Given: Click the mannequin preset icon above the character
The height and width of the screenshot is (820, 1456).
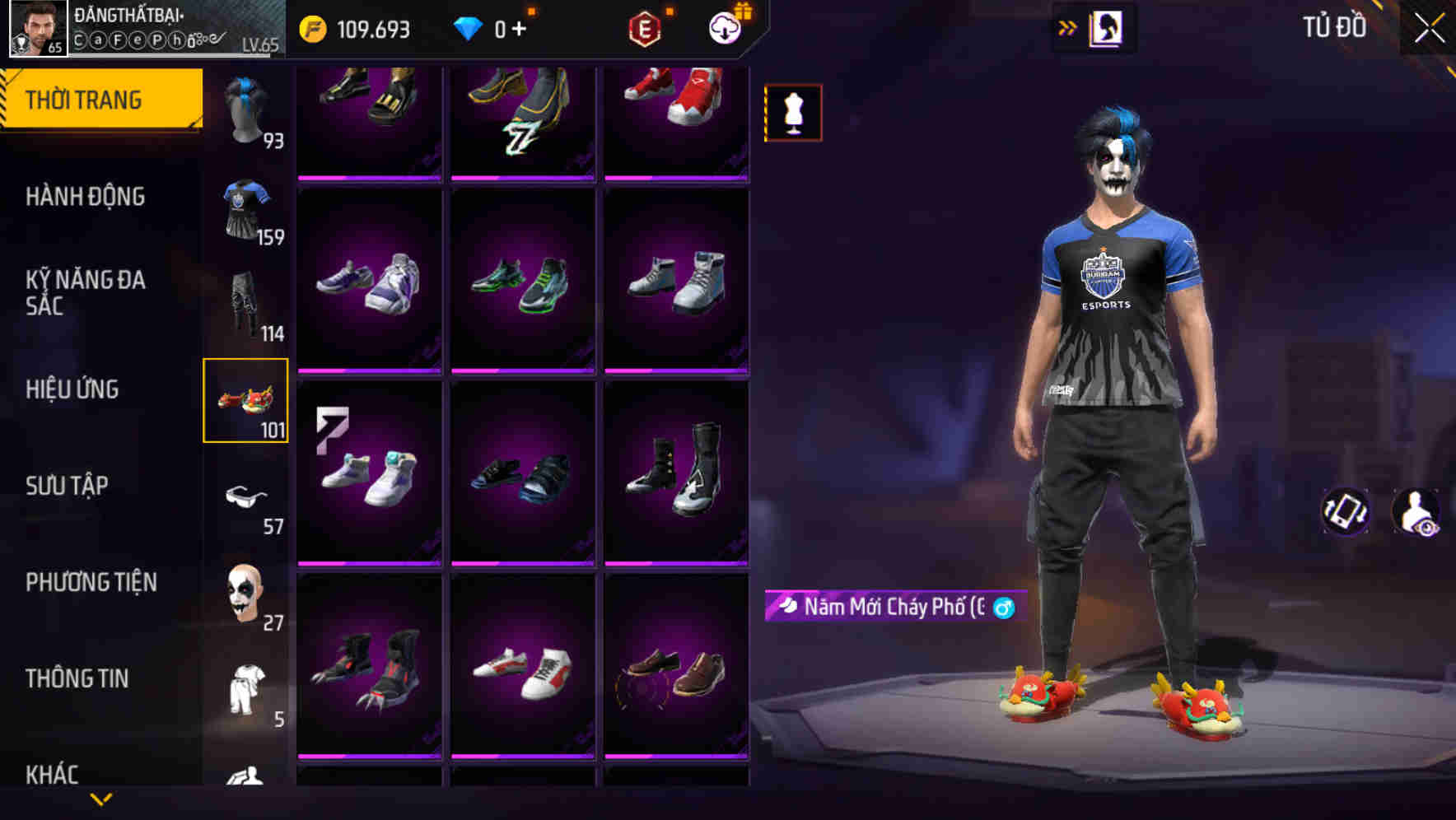Looking at the screenshot, I should (x=792, y=113).
